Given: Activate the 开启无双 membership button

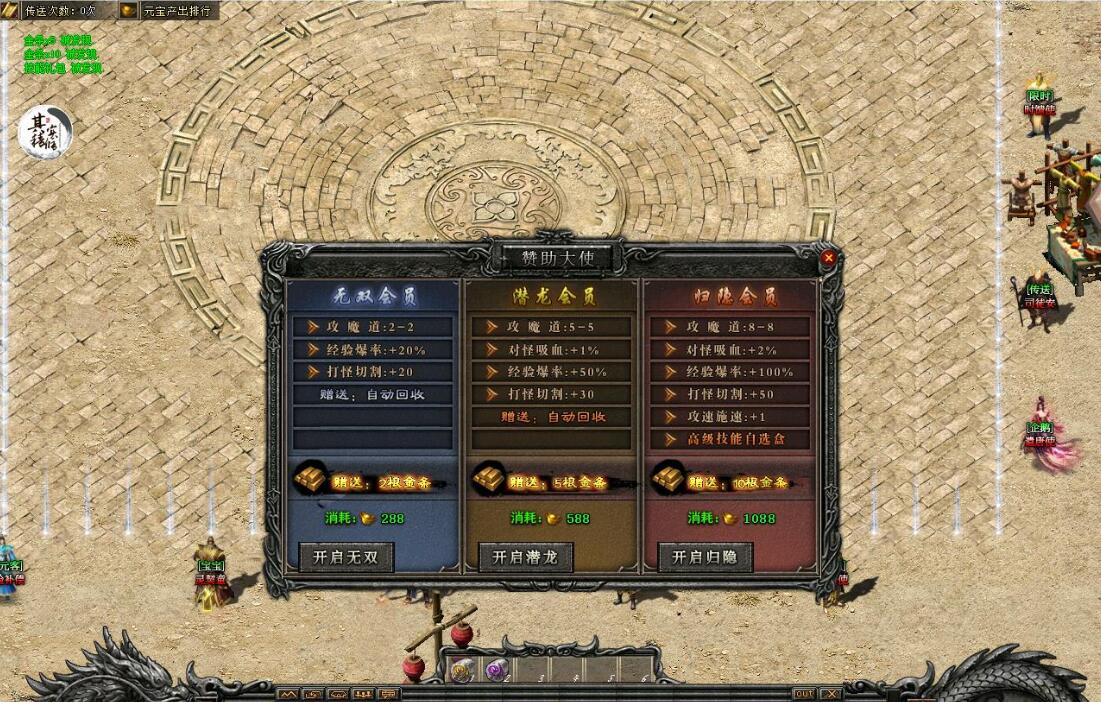Looking at the screenshot, I should pos(346,557).
